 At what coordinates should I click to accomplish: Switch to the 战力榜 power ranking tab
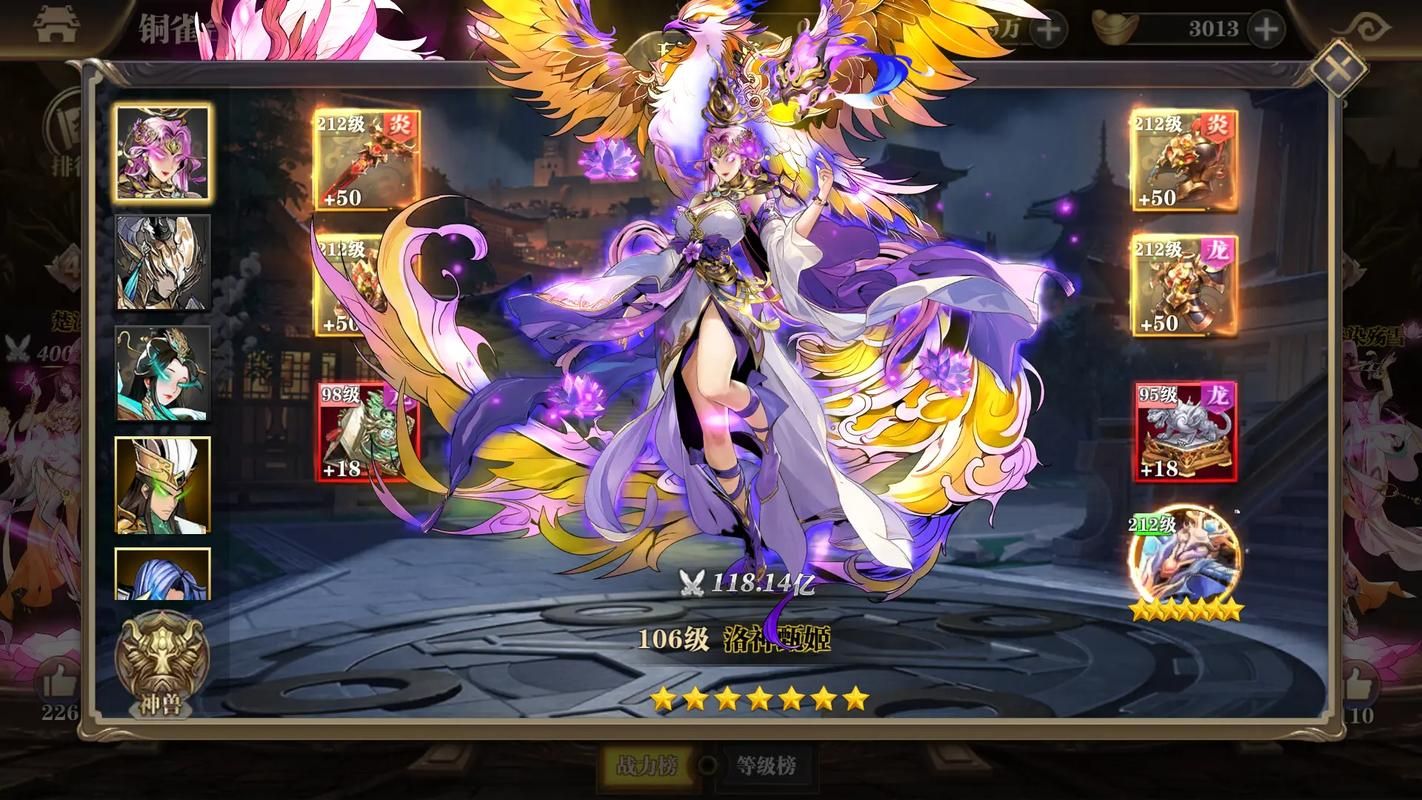coord(645,766)
